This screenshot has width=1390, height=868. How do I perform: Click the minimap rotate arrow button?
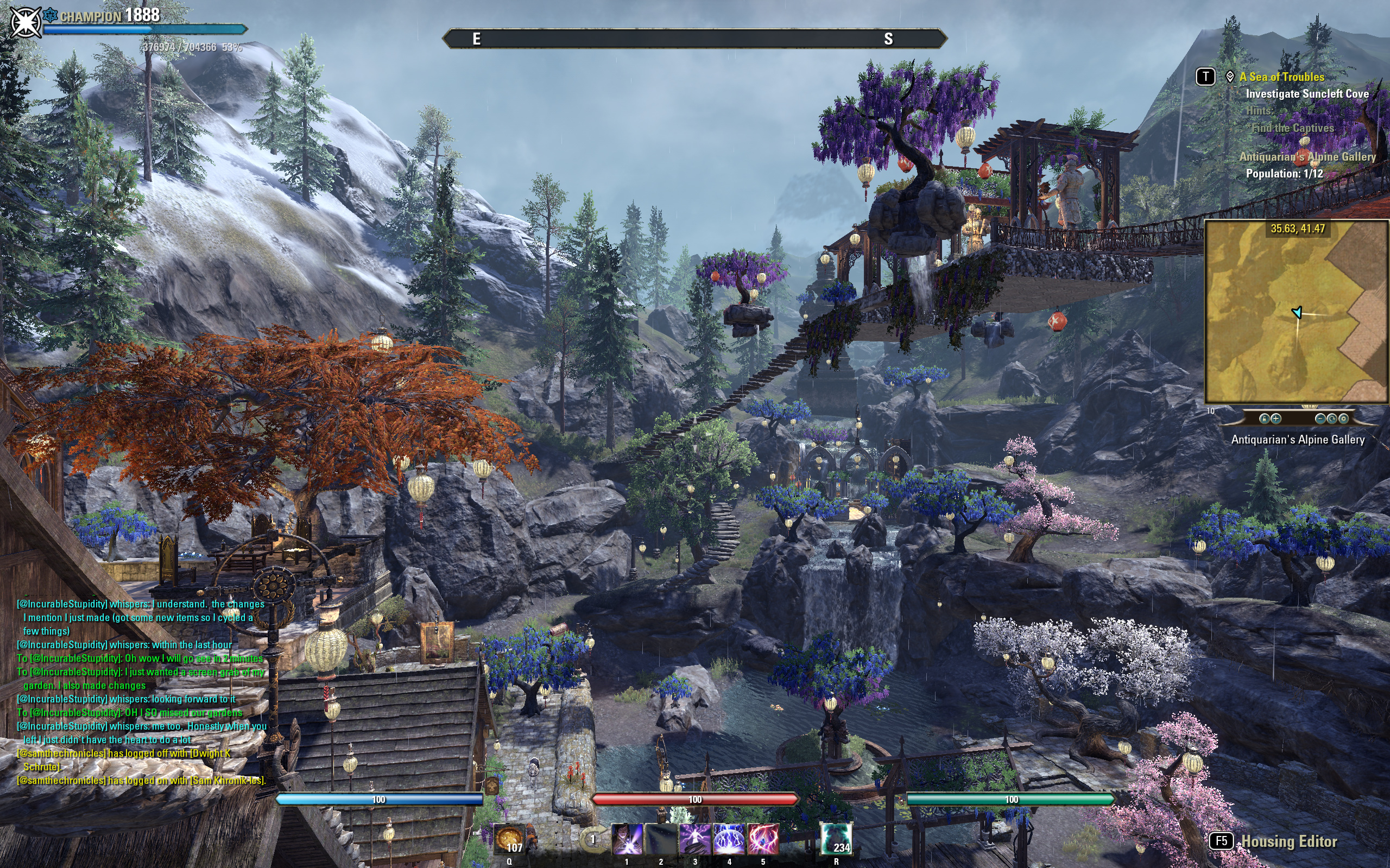1331,419
